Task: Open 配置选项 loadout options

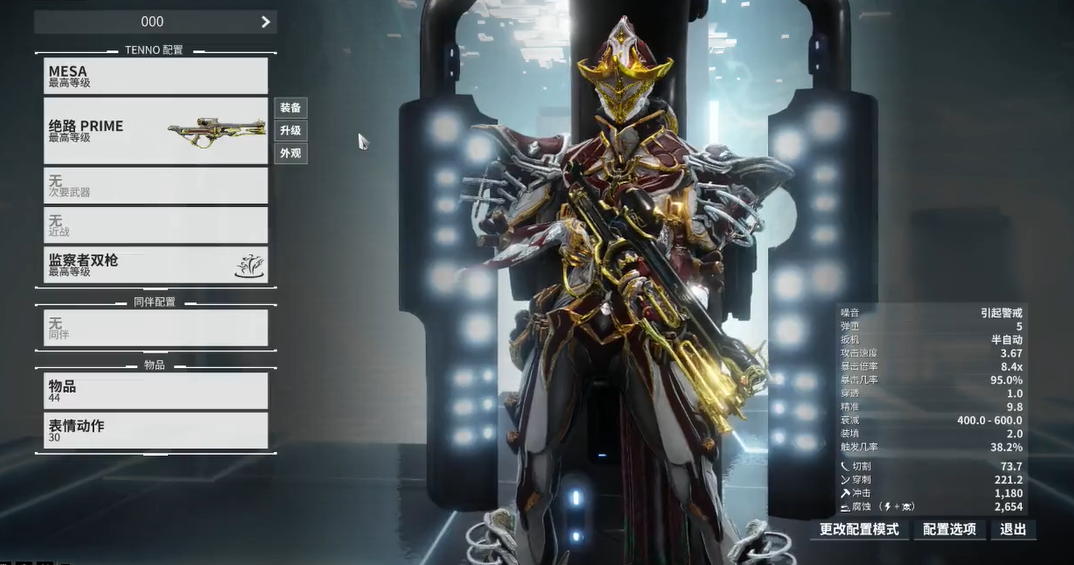Action: pyautogui.click(x=949, y=529)
